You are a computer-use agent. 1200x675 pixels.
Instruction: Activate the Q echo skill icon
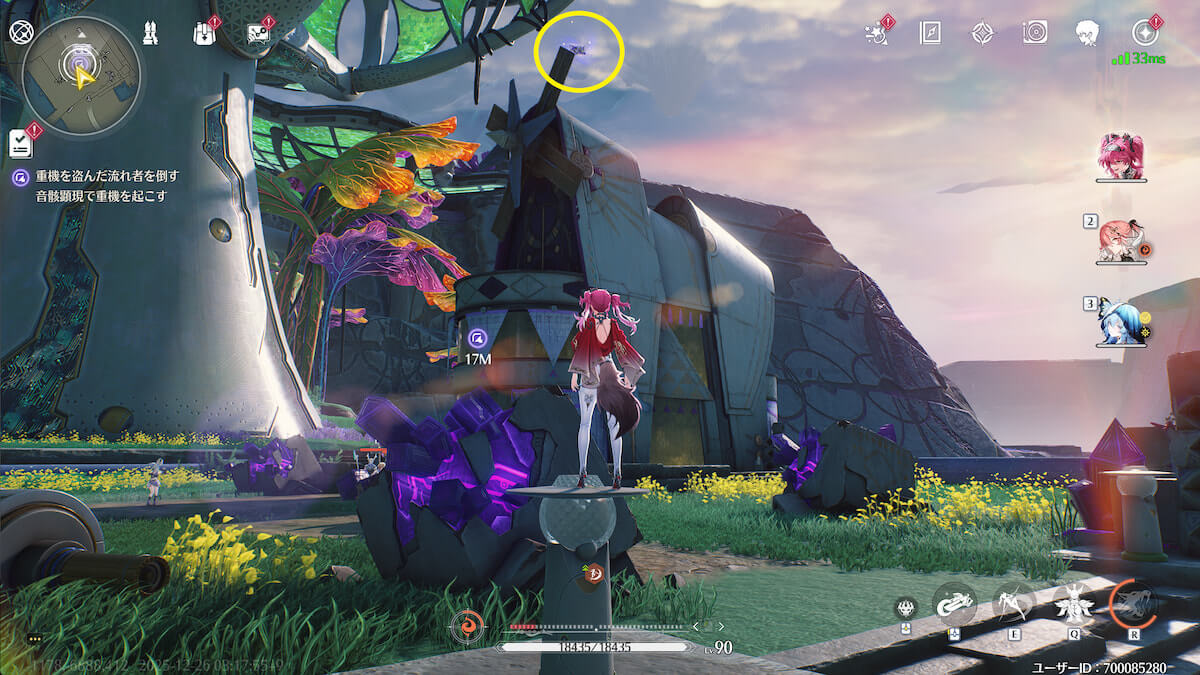[x=1073, y=604]
